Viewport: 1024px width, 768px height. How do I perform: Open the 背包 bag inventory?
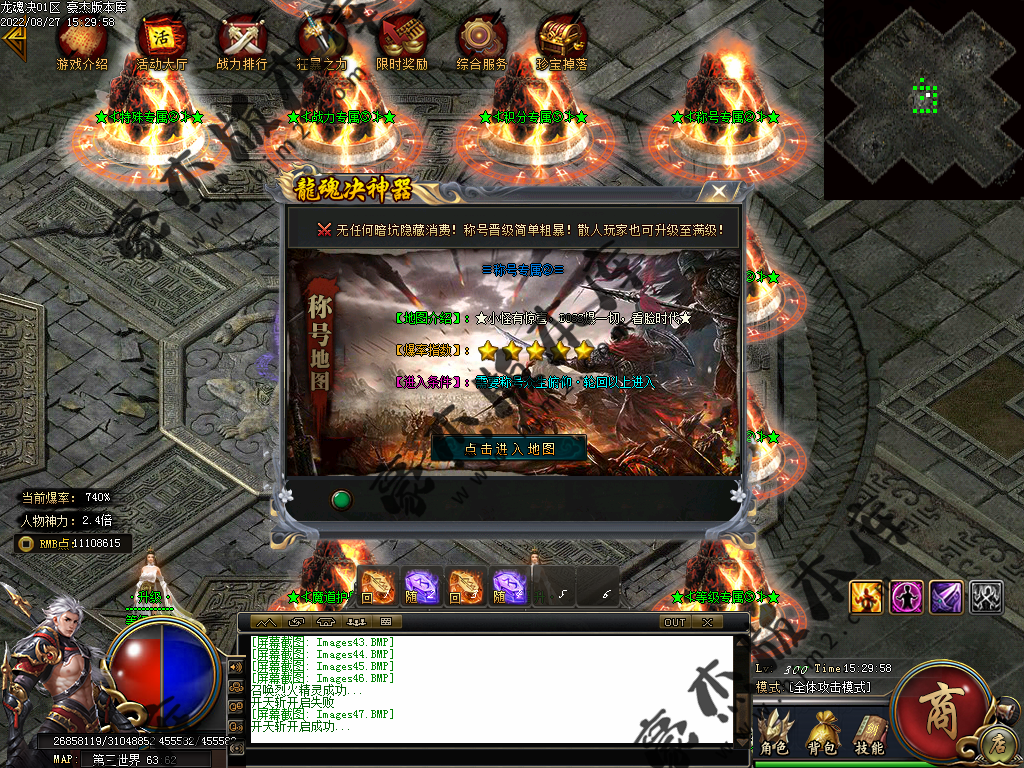click(824, 735)
